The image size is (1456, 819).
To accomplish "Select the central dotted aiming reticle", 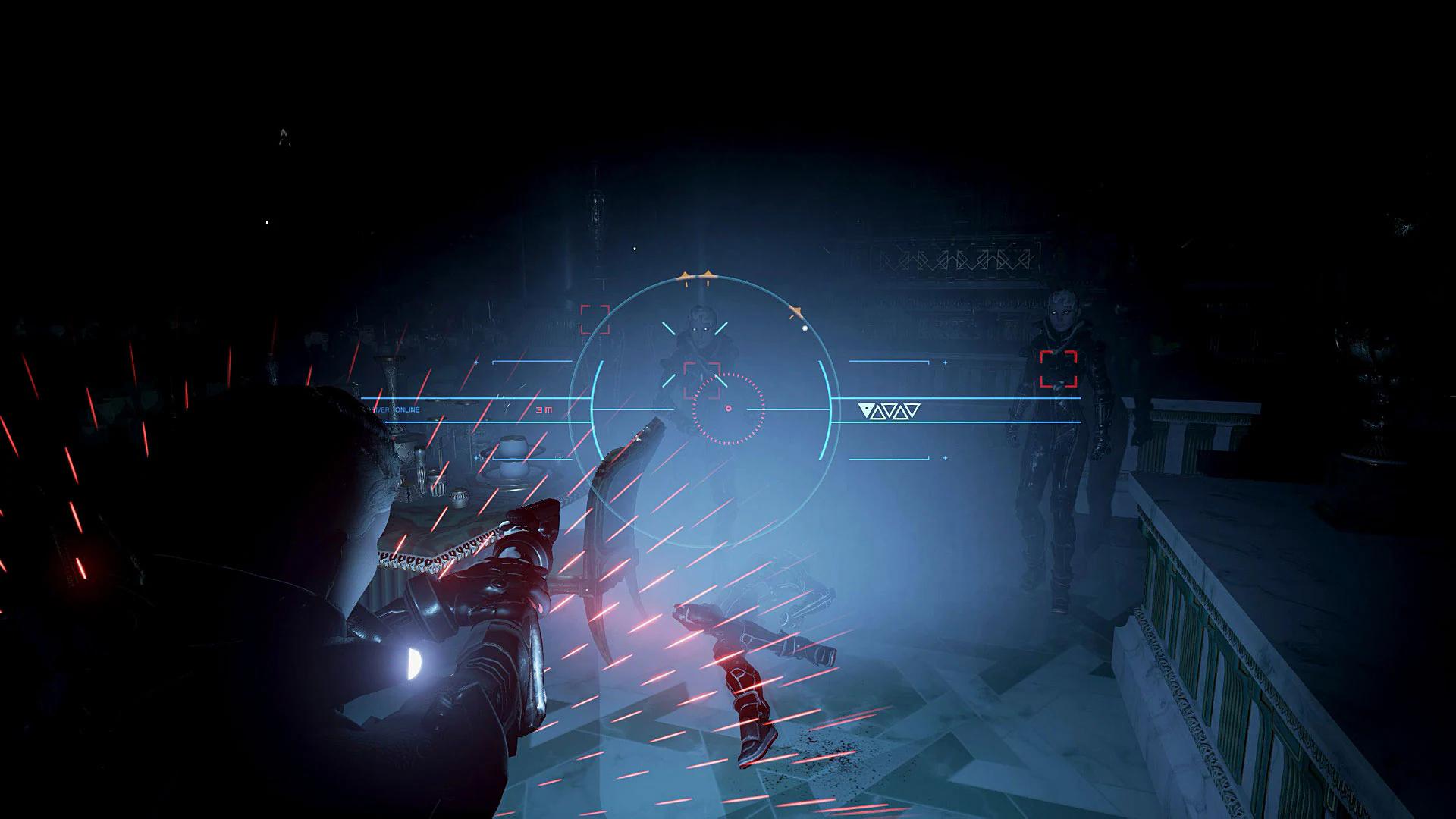I will (x=728, y=408).
